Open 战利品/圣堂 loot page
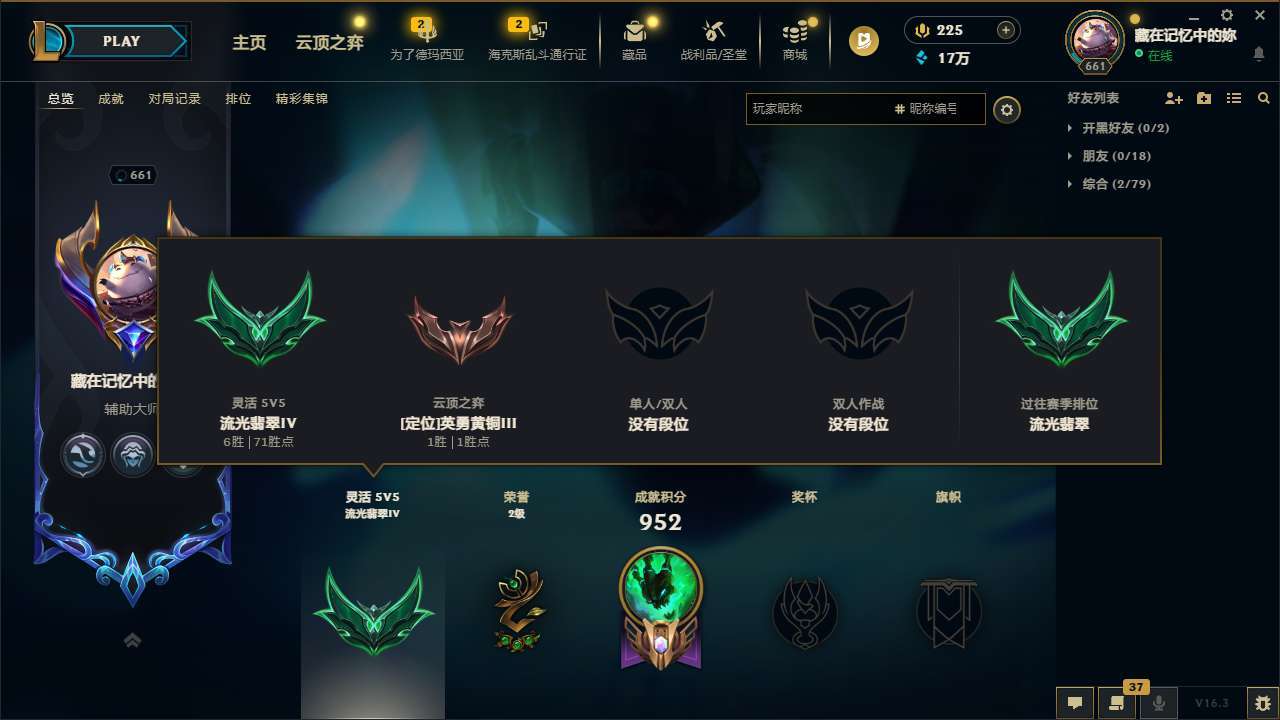This screenshot has height=720, width=1280. (713, 40)
